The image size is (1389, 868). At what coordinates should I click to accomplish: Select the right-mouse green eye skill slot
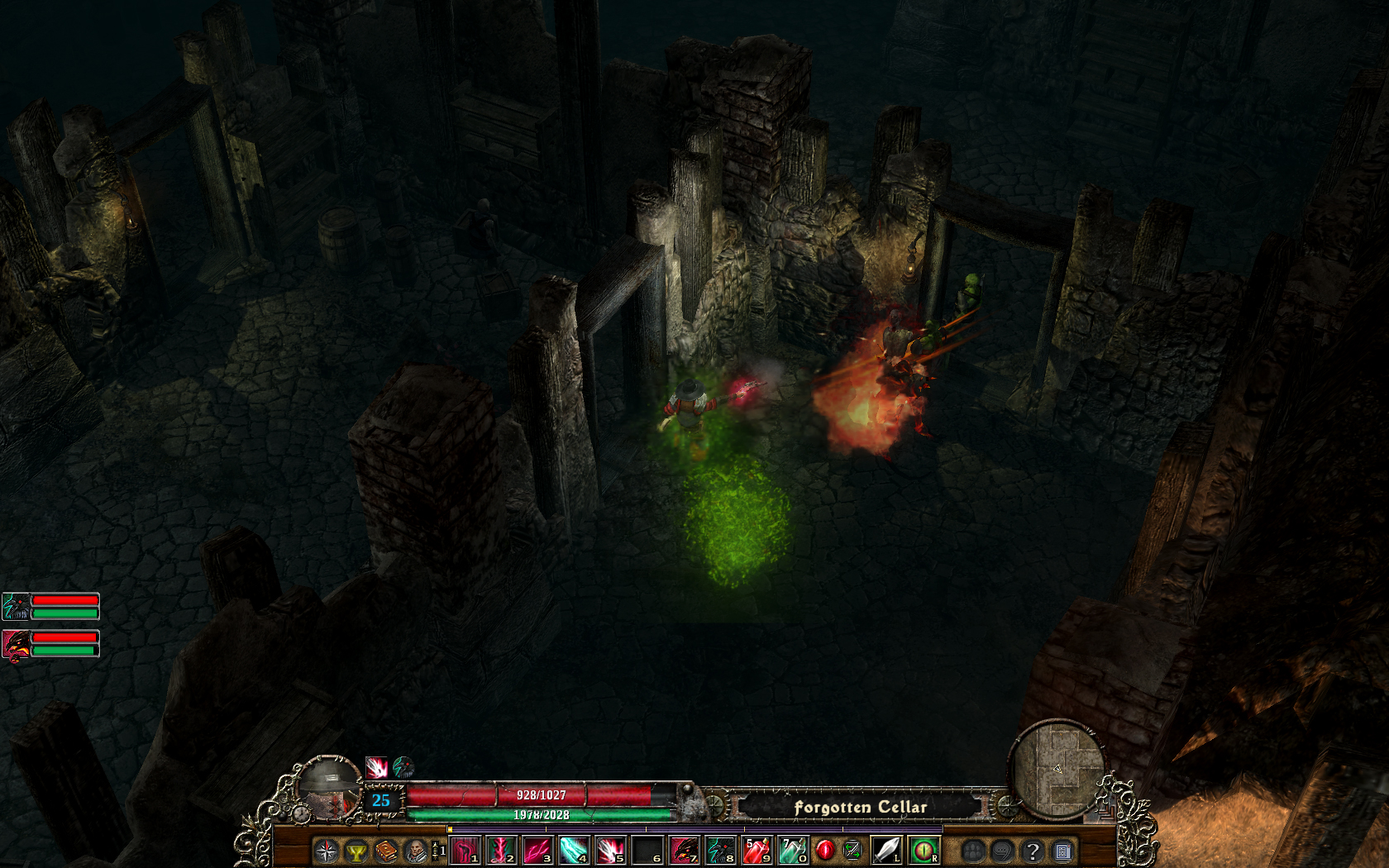pyautogui.click(x=924, y=850)
